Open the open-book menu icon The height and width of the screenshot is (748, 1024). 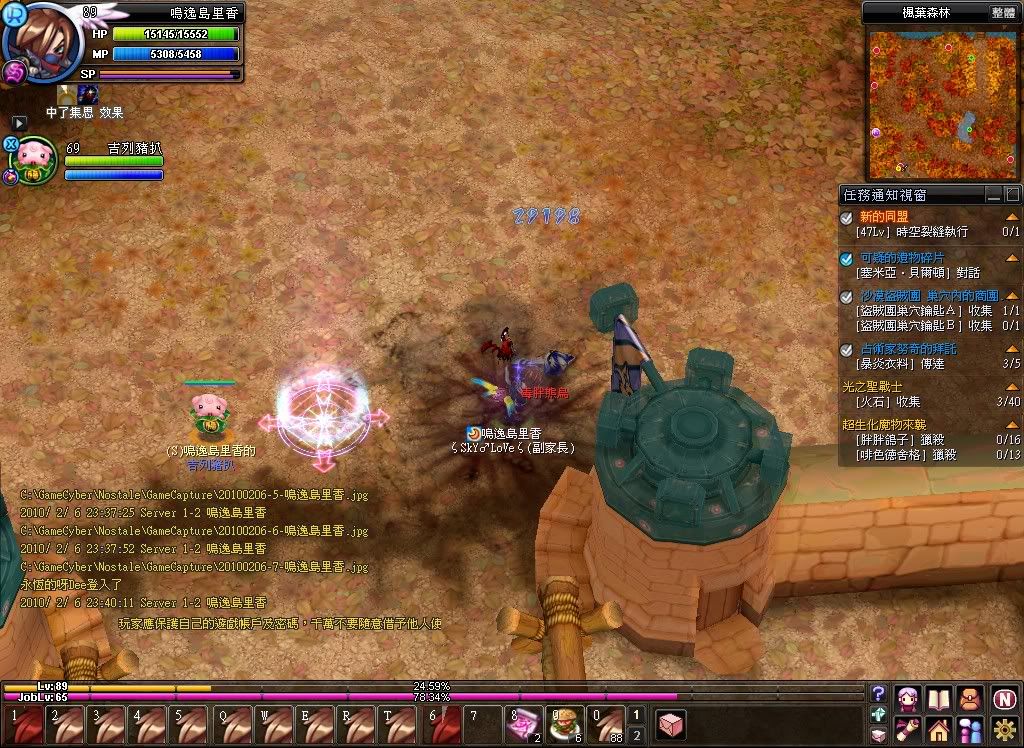click(x=938, y=697)
